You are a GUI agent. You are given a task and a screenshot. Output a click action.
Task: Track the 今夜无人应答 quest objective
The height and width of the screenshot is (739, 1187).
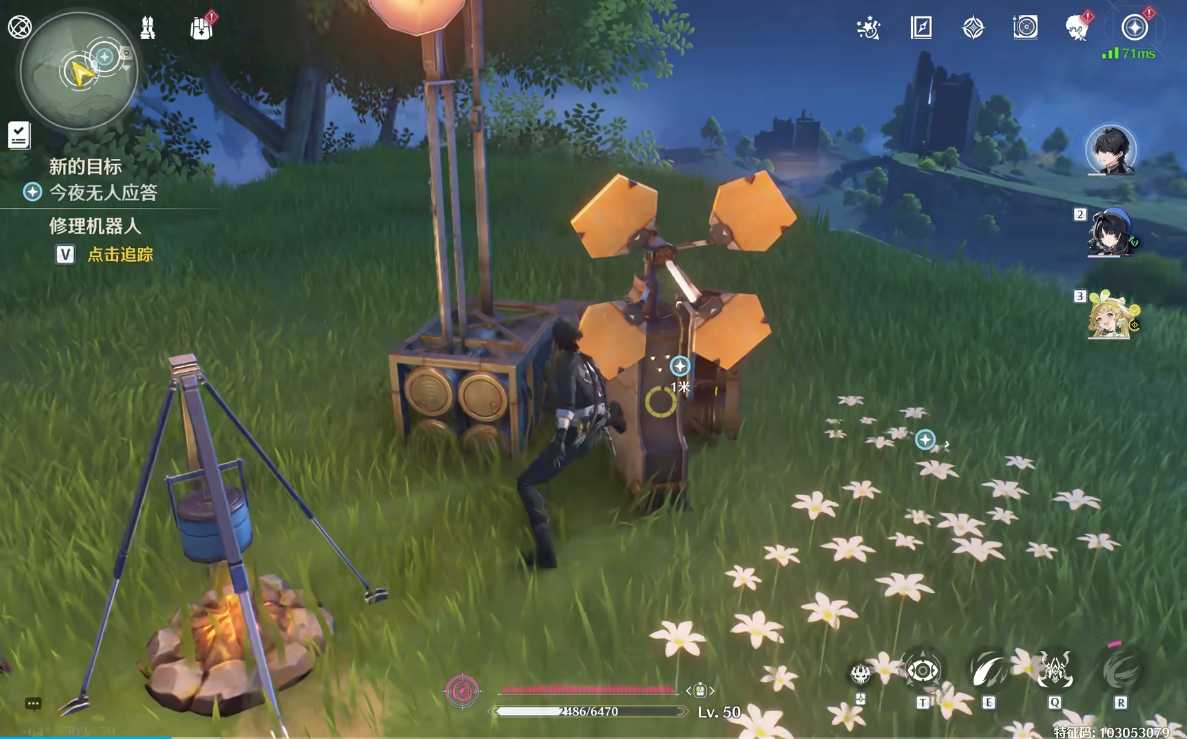coord(103,192)
